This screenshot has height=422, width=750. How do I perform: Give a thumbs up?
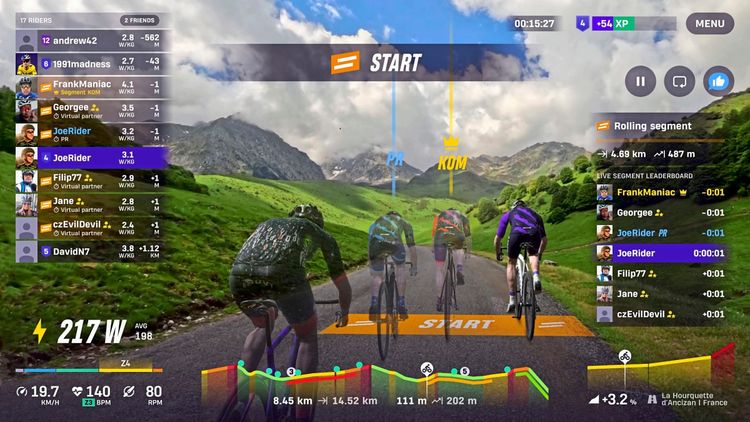tap(718, 81)
